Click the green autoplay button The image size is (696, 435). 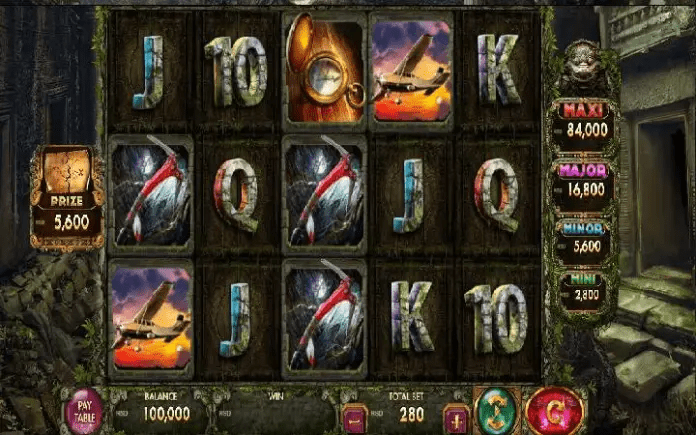click(494, 408)
